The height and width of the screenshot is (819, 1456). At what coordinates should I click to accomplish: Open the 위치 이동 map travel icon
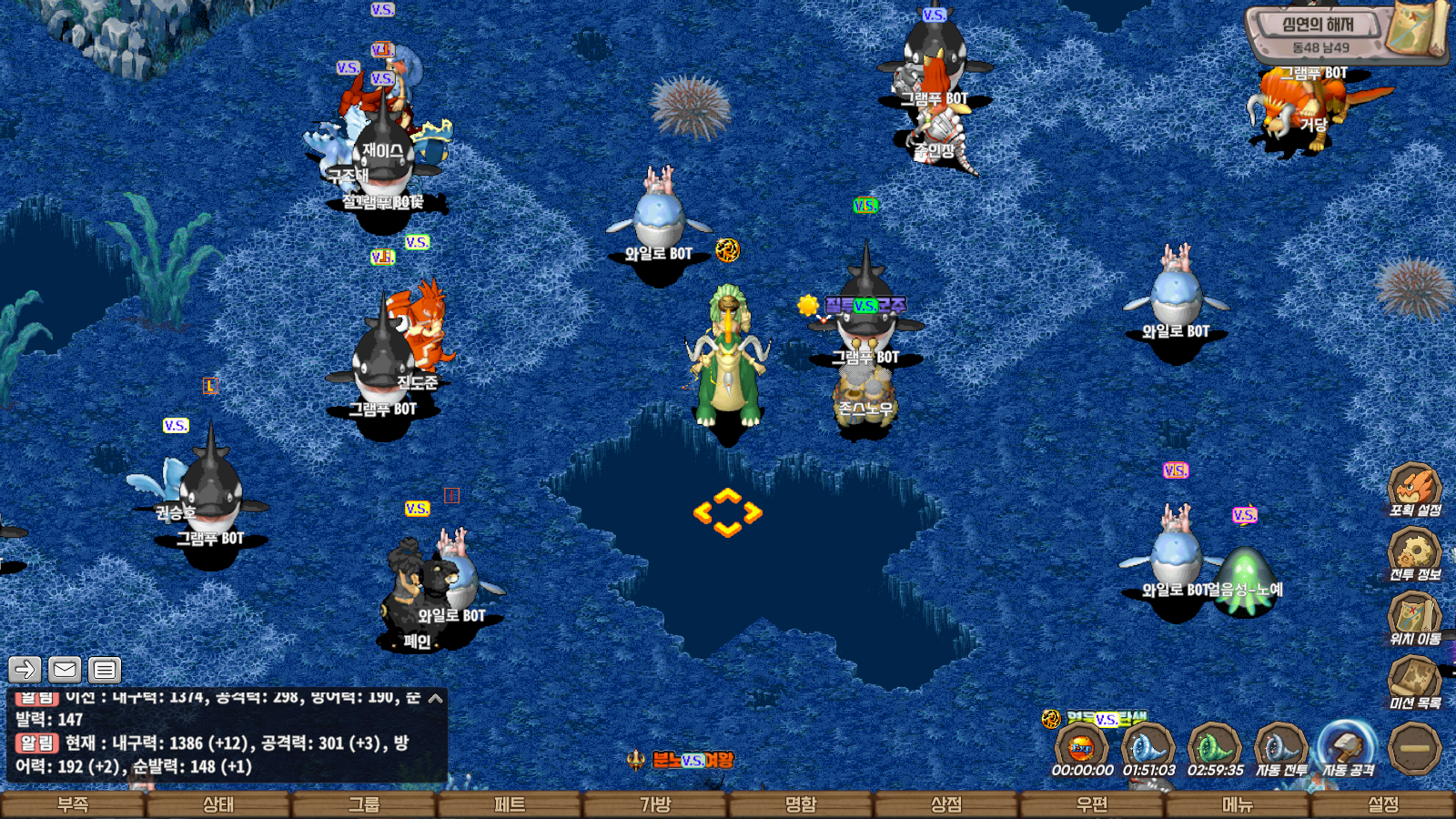tap(1414, 617)
